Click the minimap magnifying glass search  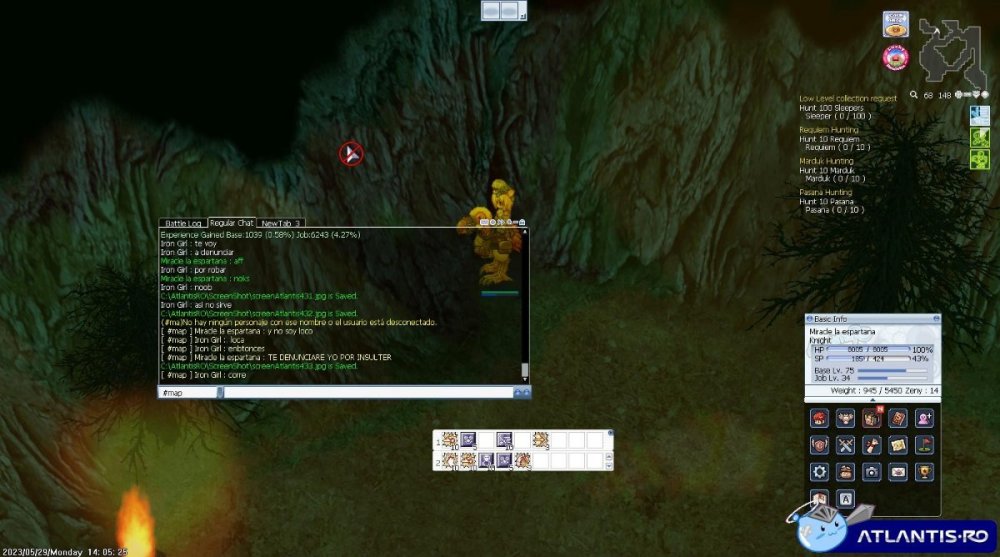tap(914, 96)
